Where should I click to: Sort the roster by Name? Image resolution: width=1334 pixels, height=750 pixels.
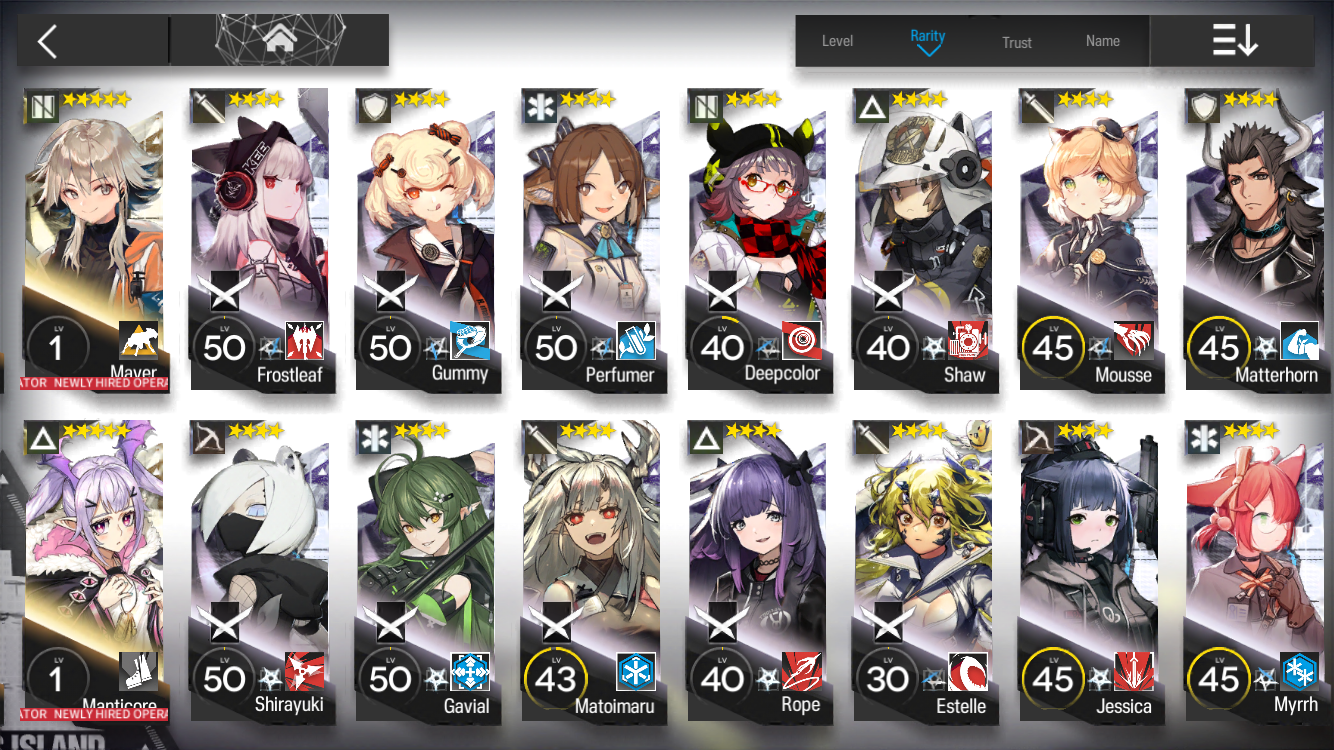(1102, 41)
